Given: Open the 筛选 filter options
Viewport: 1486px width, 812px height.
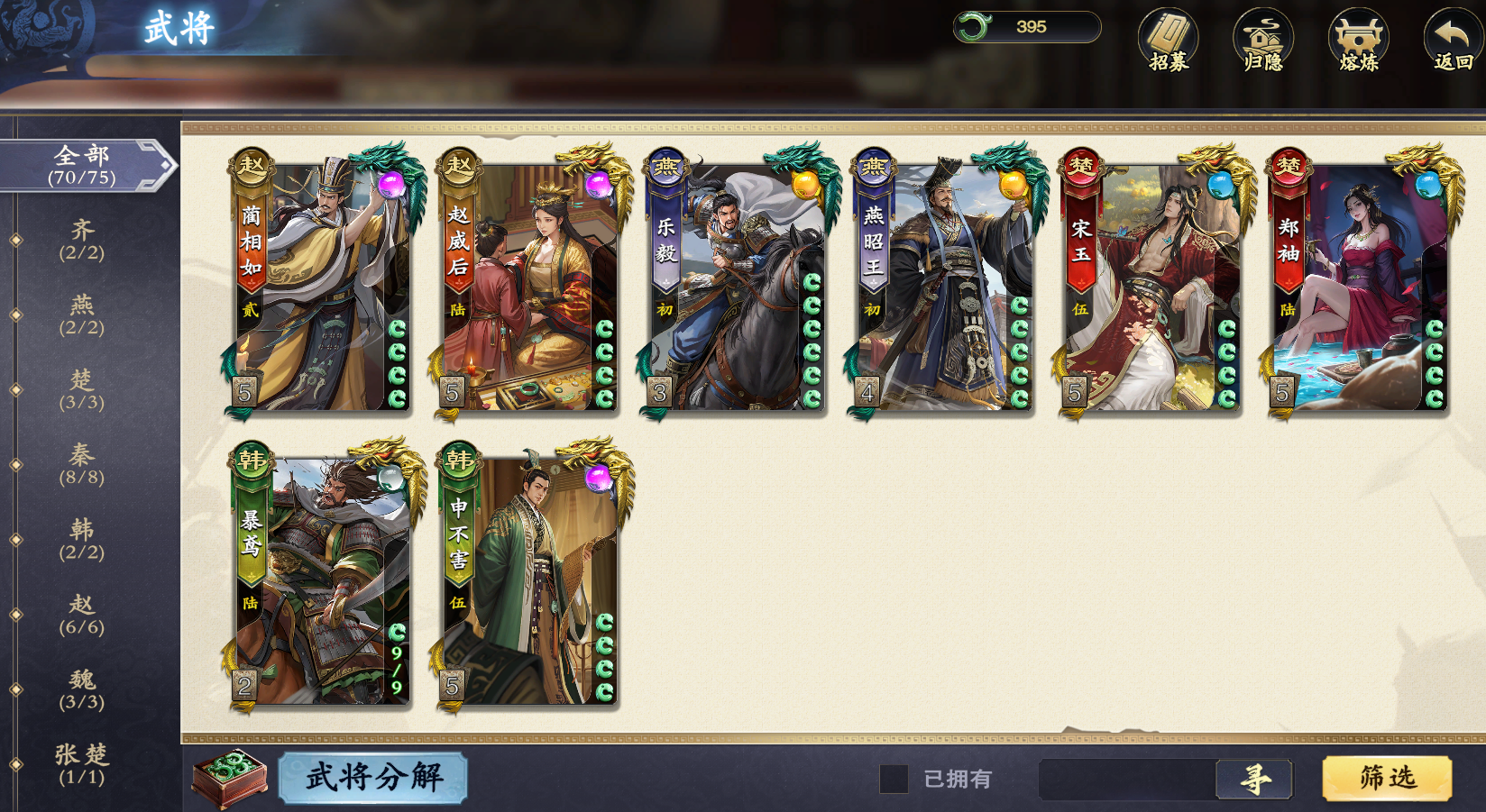Looking at the screenshot, I should click(x=1388, y=776).
